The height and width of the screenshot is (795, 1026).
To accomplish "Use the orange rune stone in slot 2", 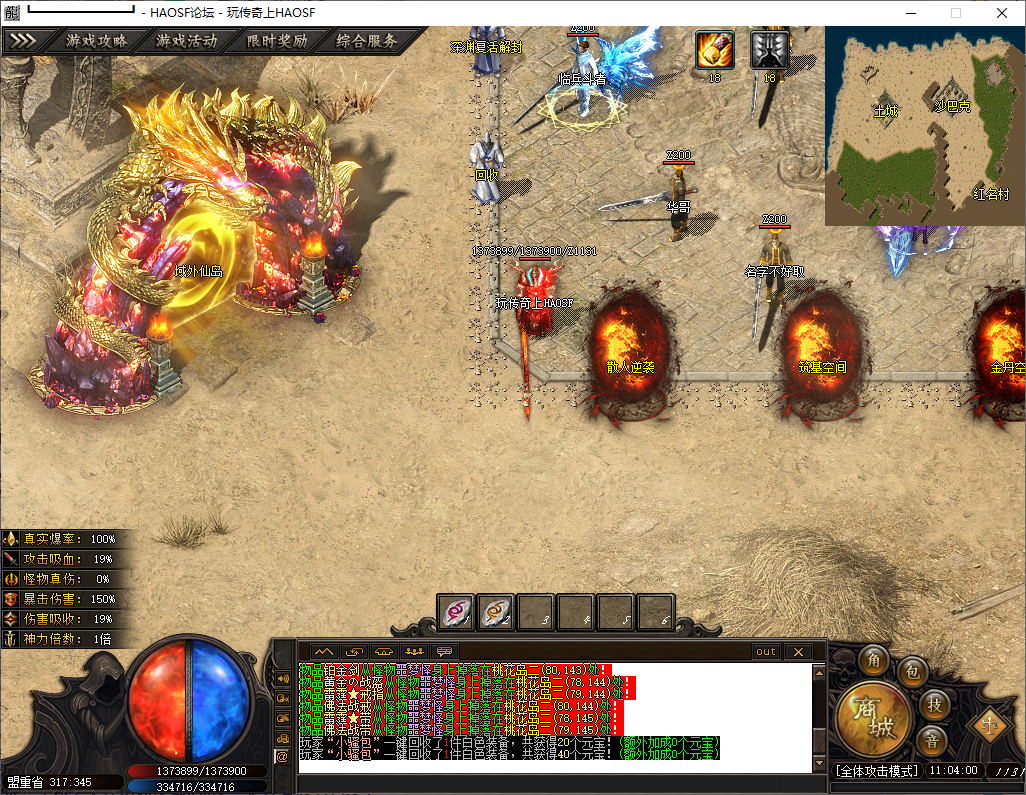I will pos(495,612).
